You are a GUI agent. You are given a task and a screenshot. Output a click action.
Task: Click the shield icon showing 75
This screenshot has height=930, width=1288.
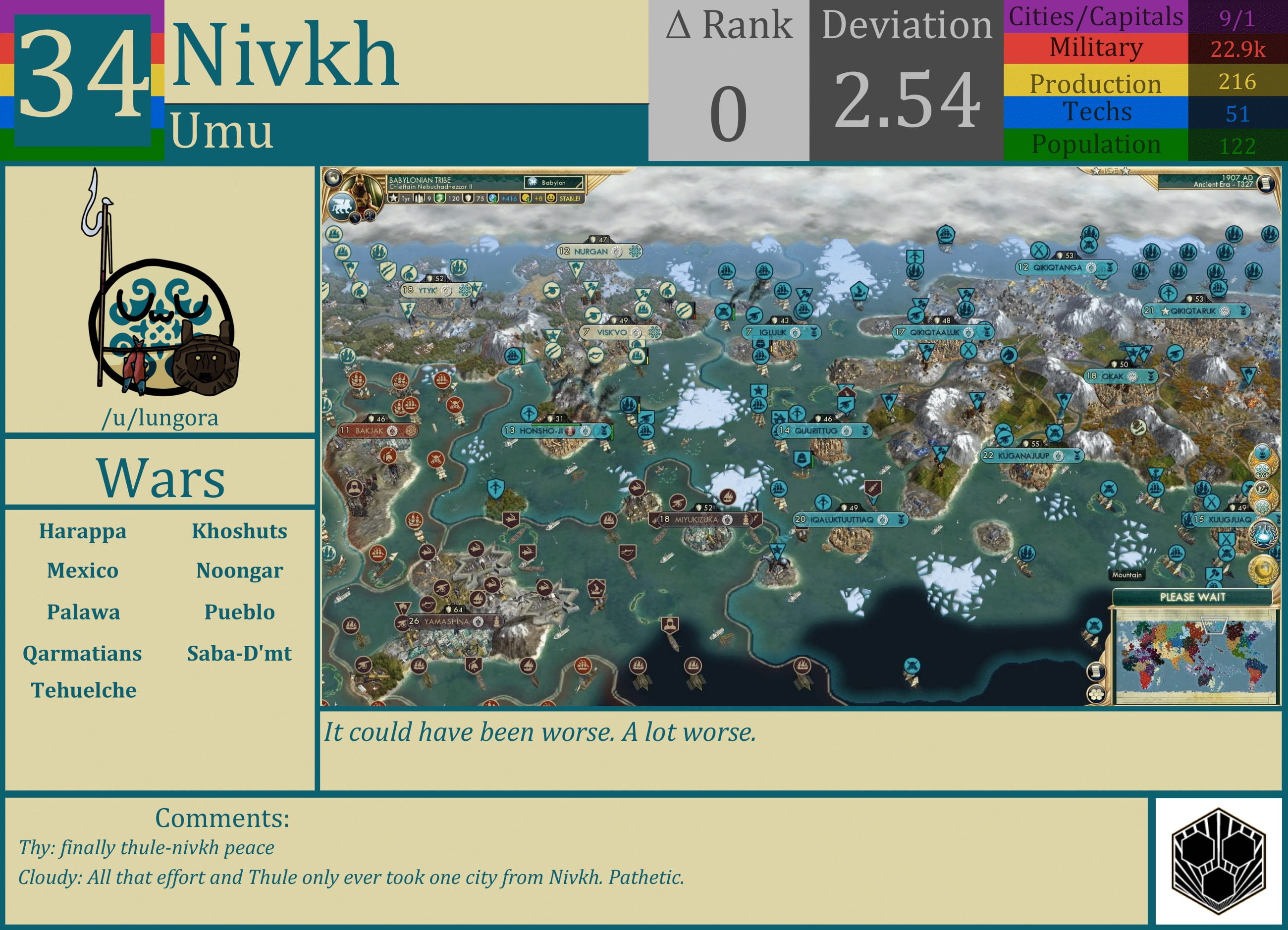467,199
